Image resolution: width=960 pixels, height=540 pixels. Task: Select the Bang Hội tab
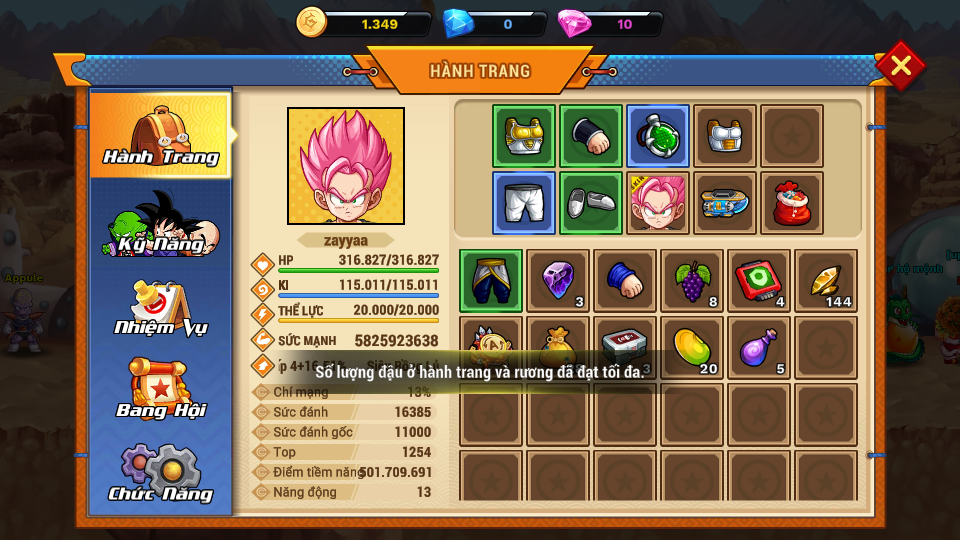161,390
